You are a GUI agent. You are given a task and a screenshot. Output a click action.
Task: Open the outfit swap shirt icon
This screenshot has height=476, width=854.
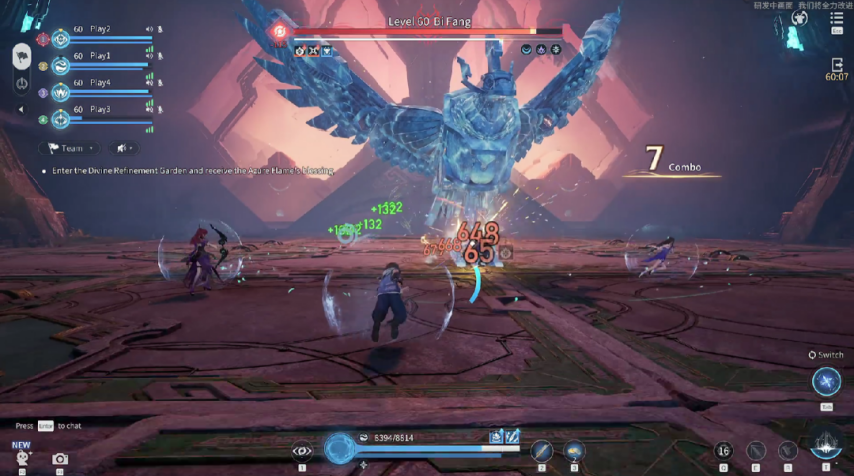pos(800,18)
